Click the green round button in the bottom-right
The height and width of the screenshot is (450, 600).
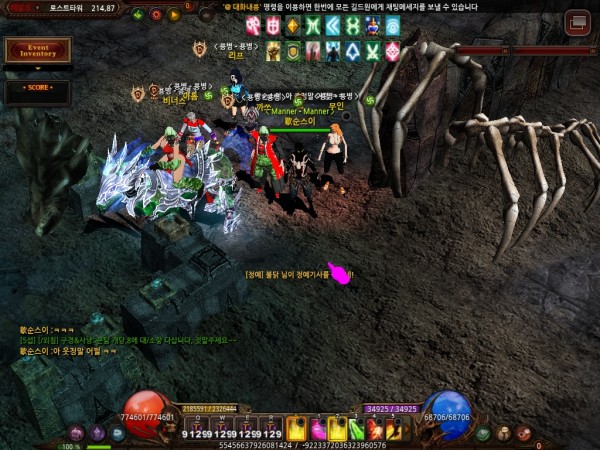484,433
